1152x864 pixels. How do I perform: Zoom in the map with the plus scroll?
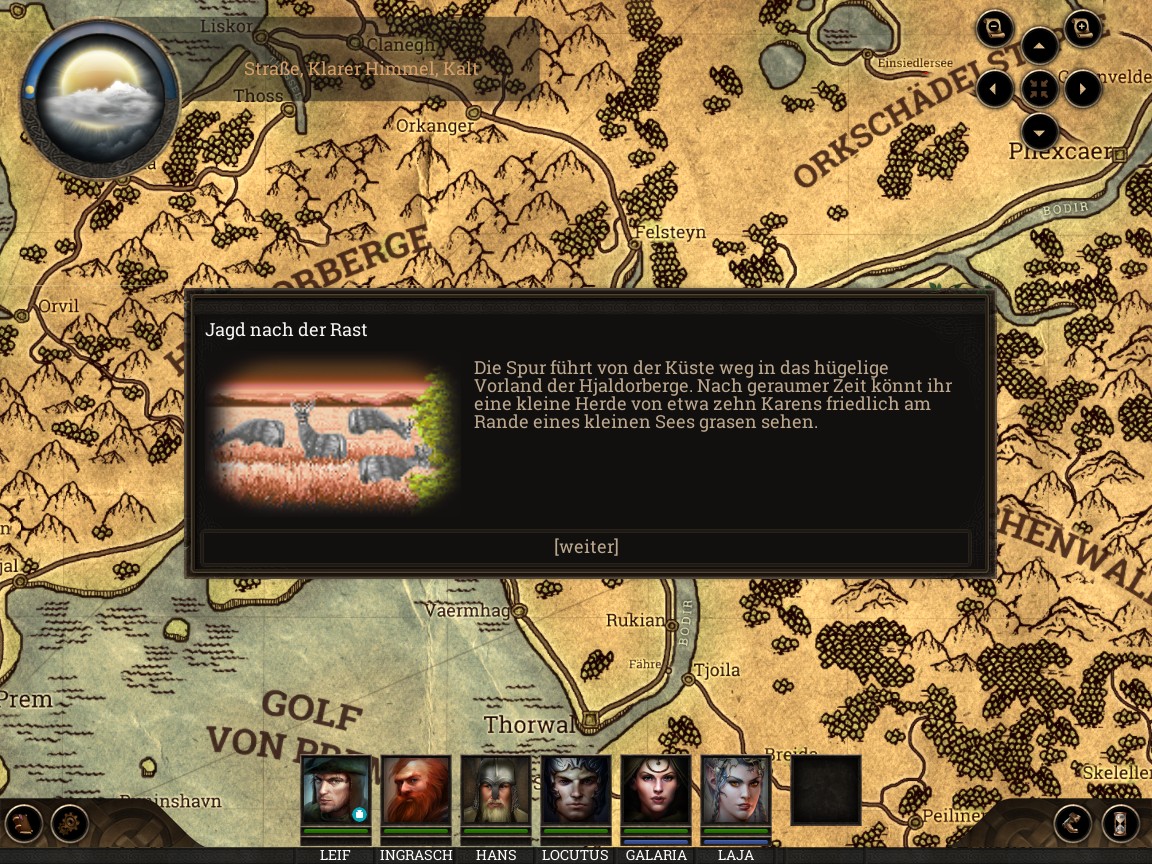1082,29
